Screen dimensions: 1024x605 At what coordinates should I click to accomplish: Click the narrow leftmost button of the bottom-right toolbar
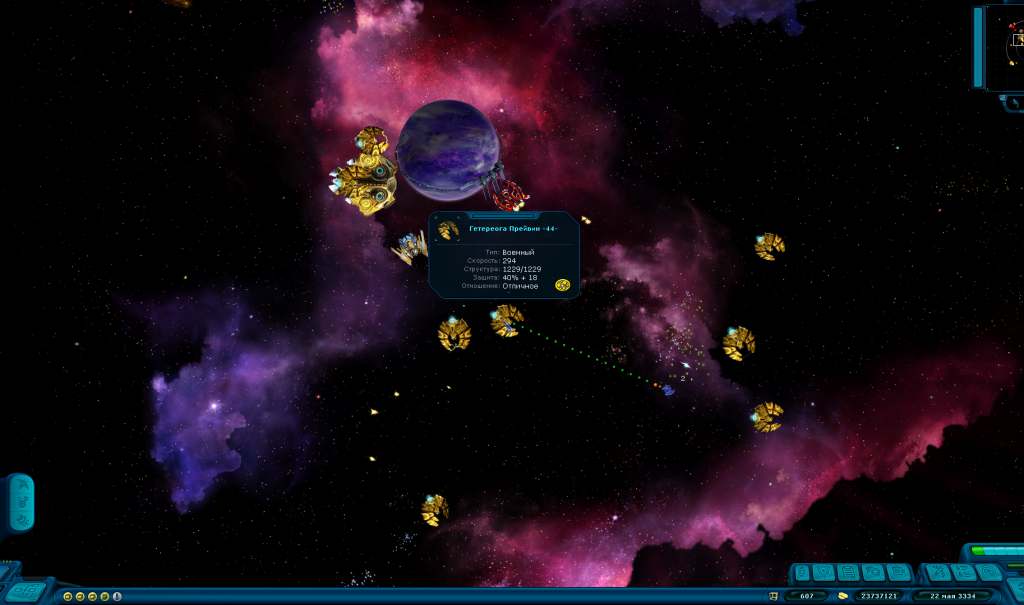800,573
